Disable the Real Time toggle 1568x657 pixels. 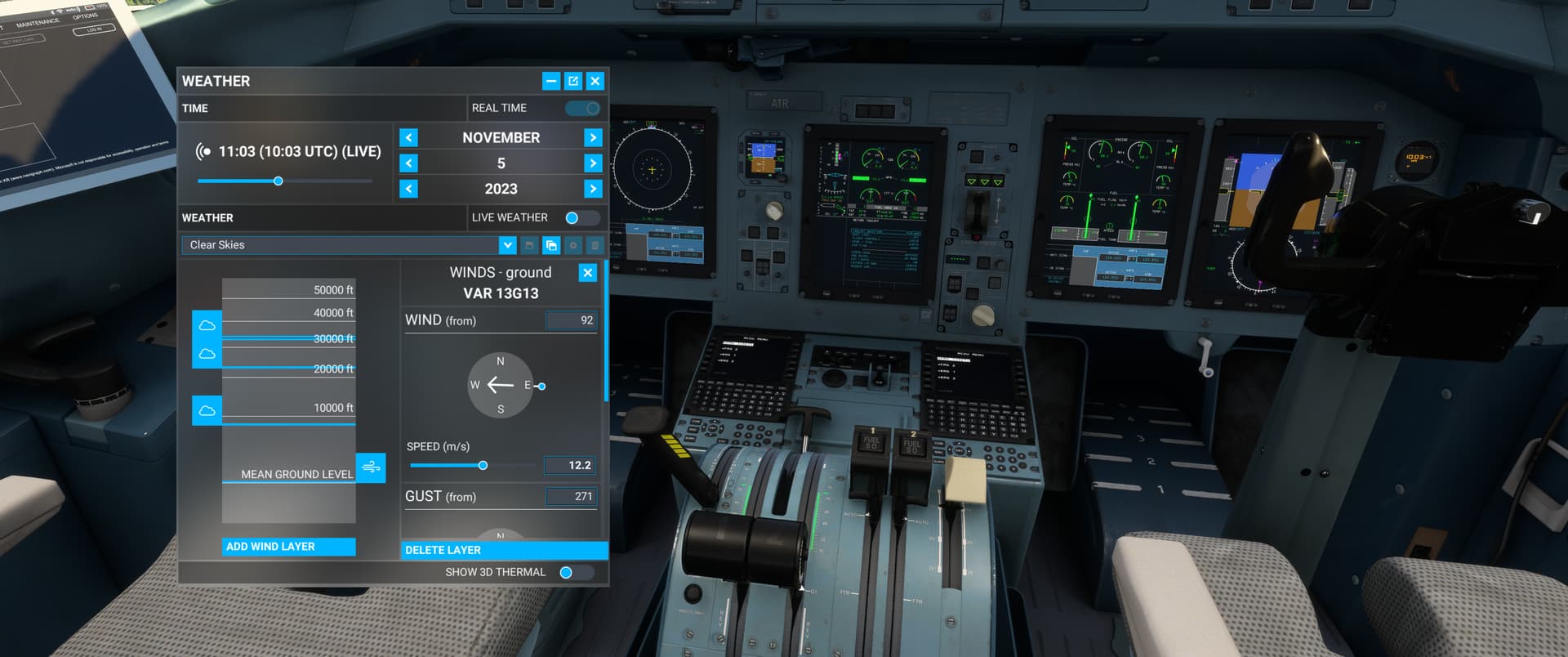(581, 107)
